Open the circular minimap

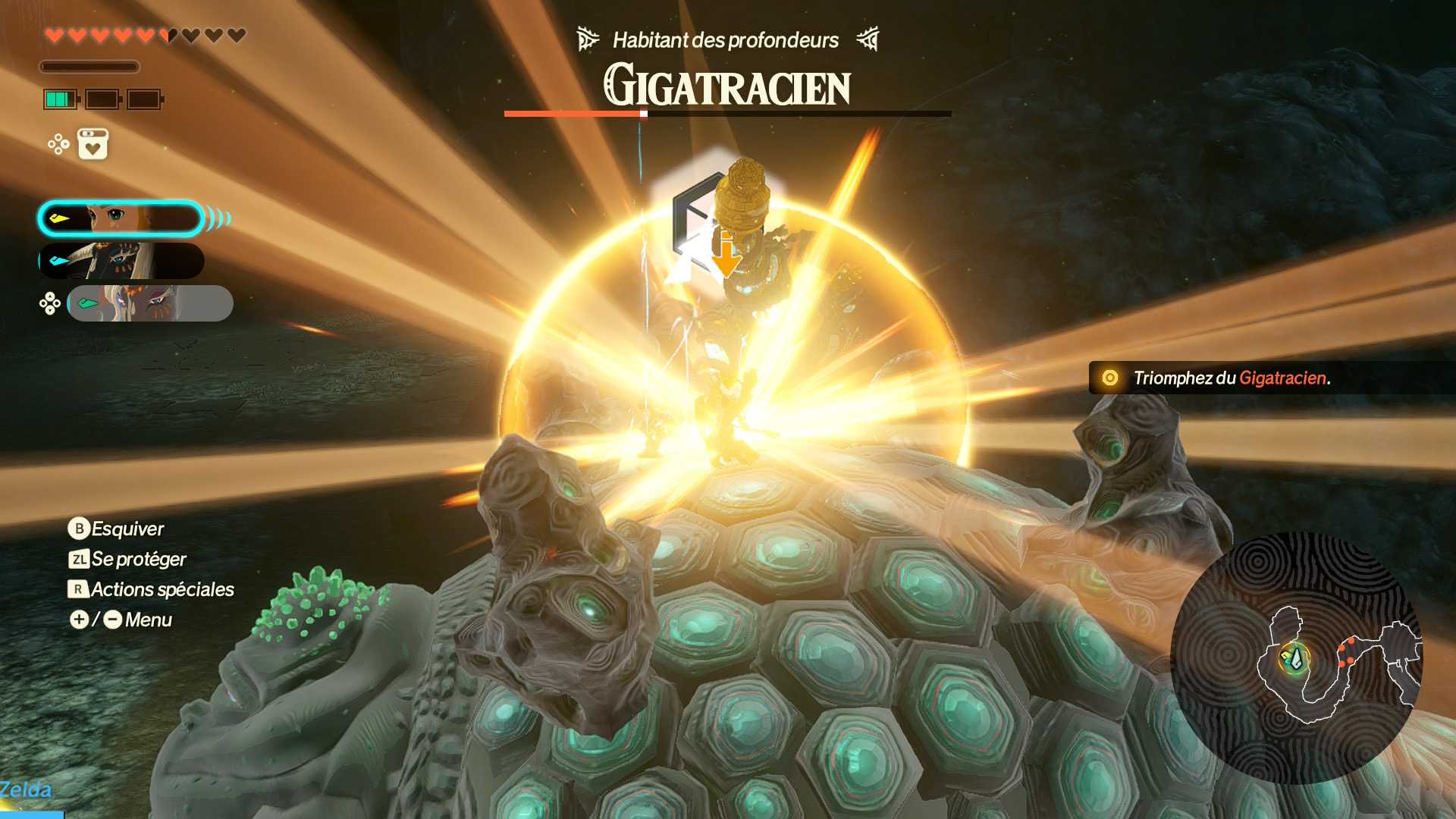click(x=1296, y=657)
